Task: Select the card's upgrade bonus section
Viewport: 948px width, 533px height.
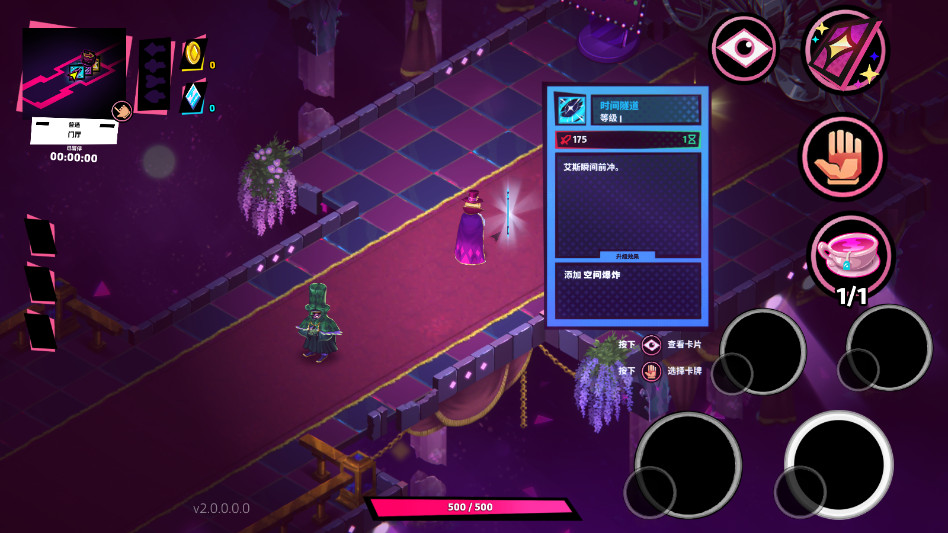Action: (x=628, y=290)
